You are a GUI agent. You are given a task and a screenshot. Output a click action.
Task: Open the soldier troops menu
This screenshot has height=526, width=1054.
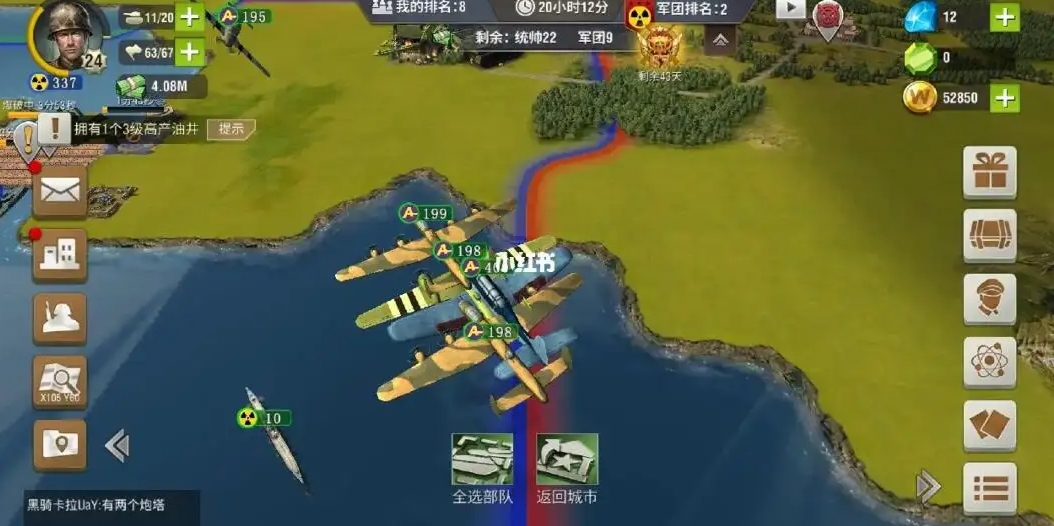[x=60, y=316]
